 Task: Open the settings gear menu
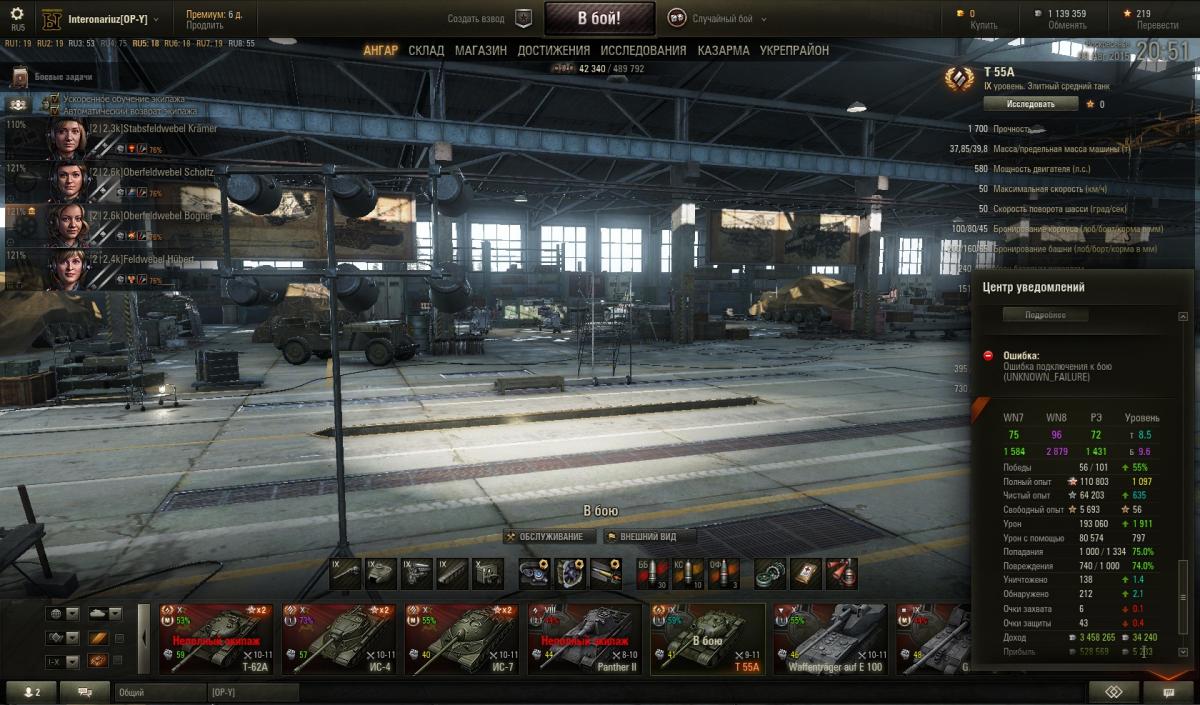click(17, 15)
